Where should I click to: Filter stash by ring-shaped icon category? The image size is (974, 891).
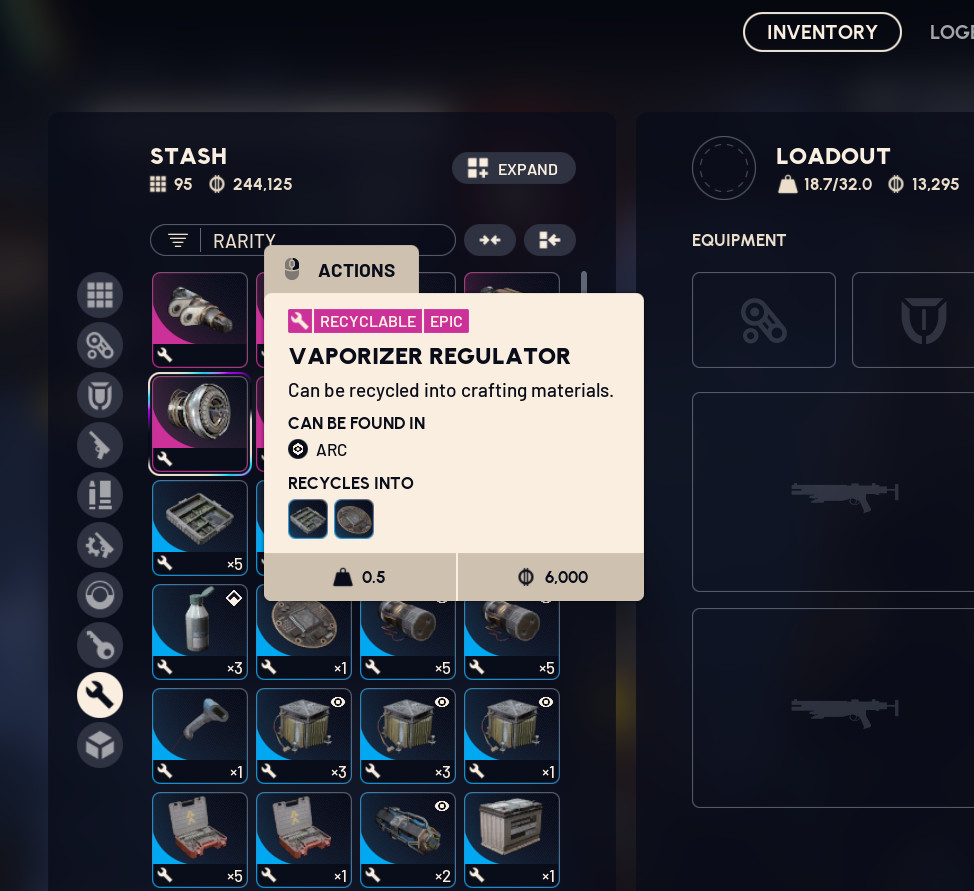[100, 595]
